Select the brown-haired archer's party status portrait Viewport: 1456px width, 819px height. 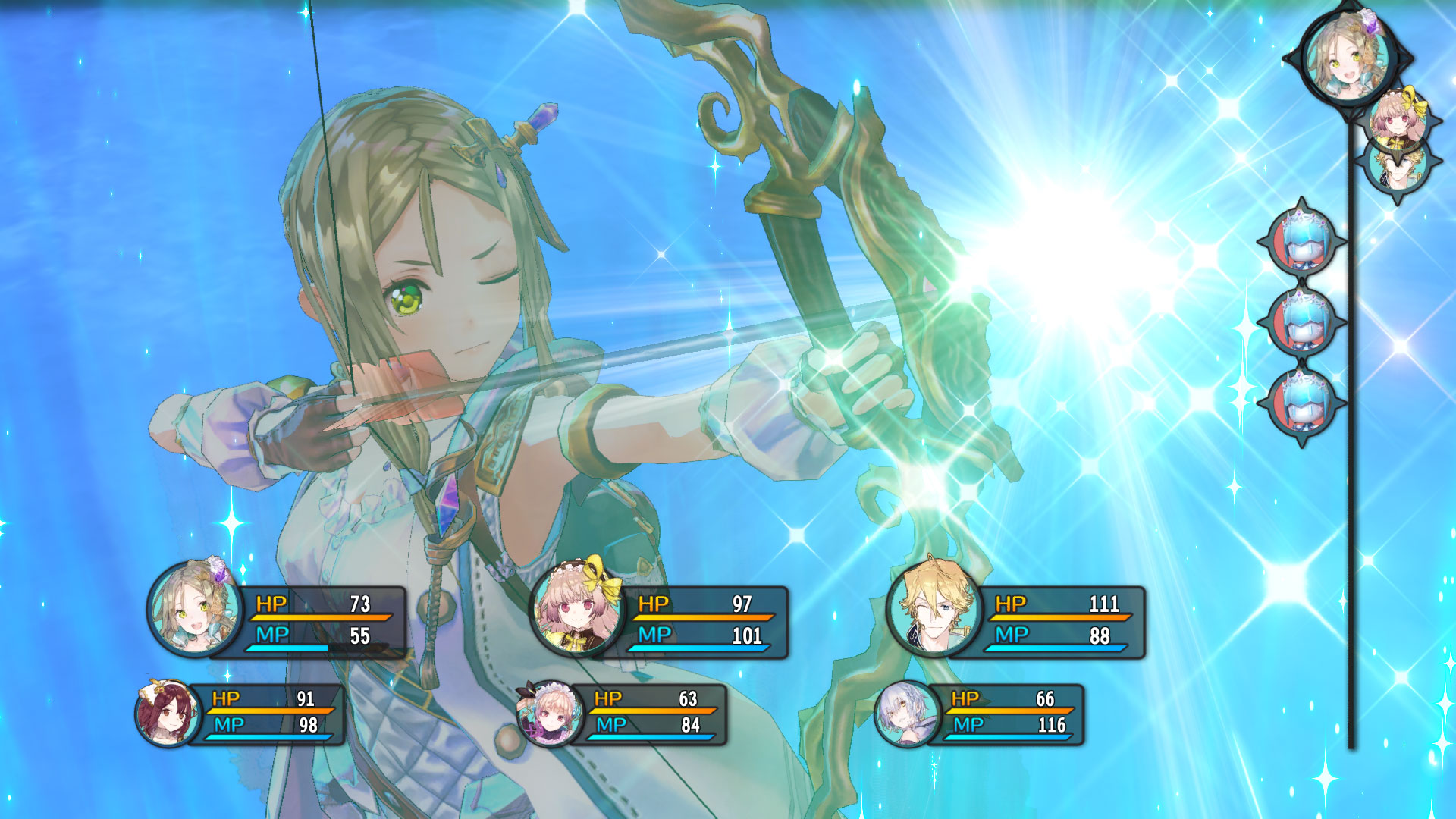pos(195,609)
